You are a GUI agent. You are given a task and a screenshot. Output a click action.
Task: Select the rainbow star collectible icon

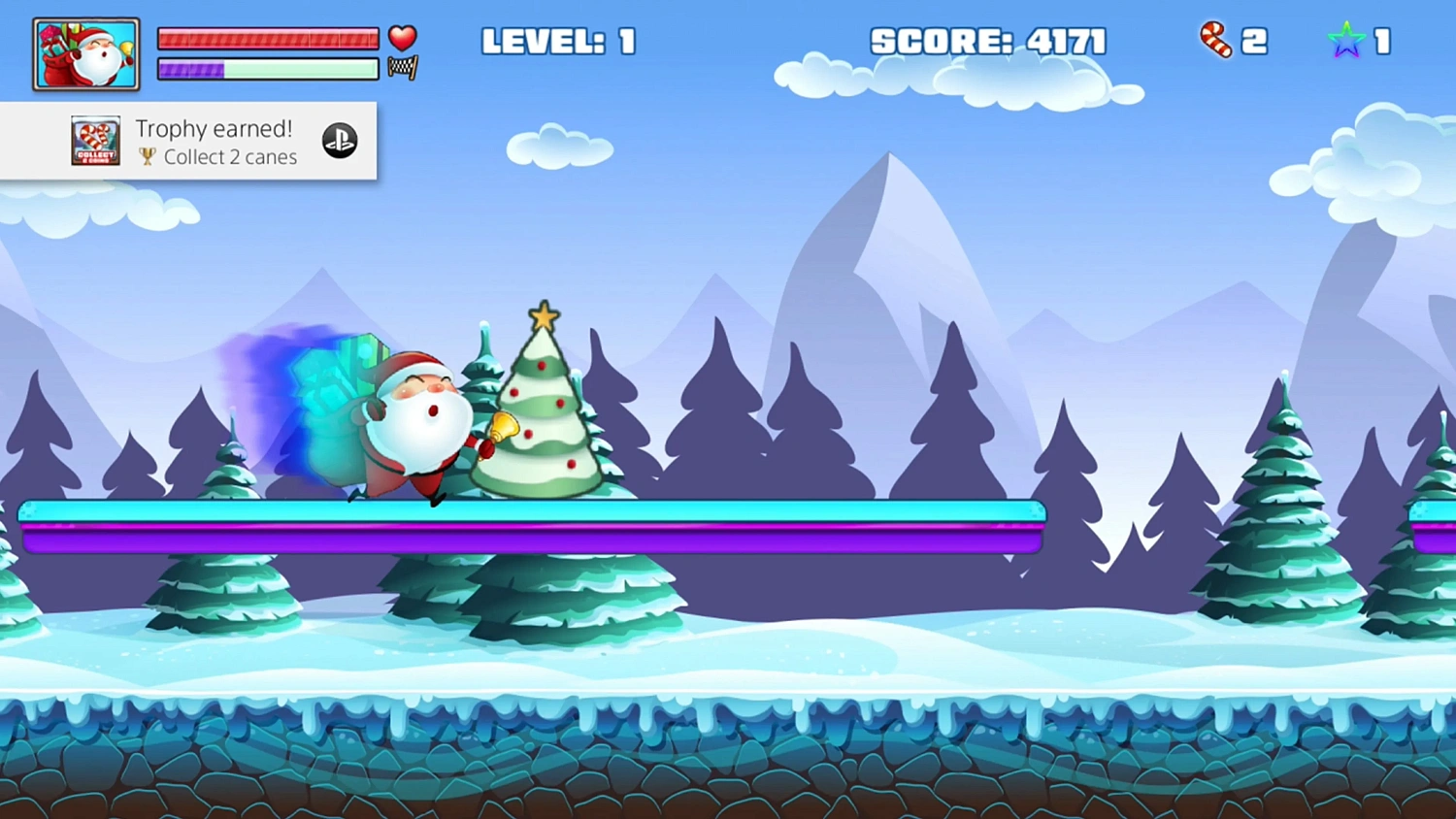1346,40
